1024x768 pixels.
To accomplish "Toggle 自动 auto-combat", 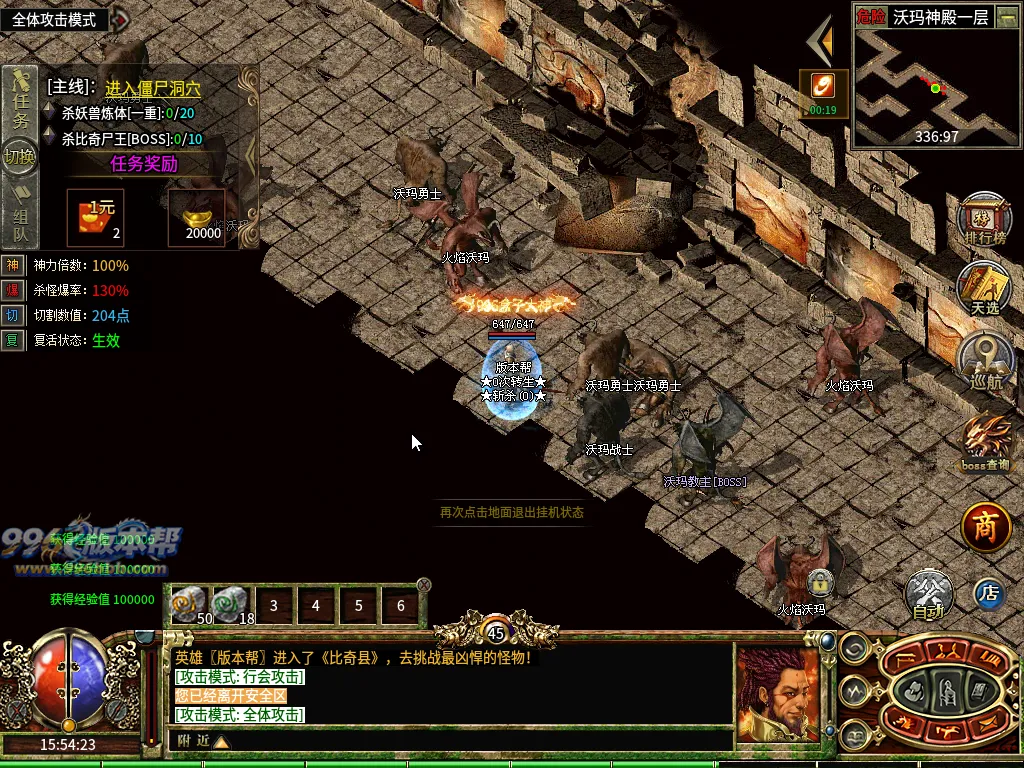I will (x=929, y=594).
